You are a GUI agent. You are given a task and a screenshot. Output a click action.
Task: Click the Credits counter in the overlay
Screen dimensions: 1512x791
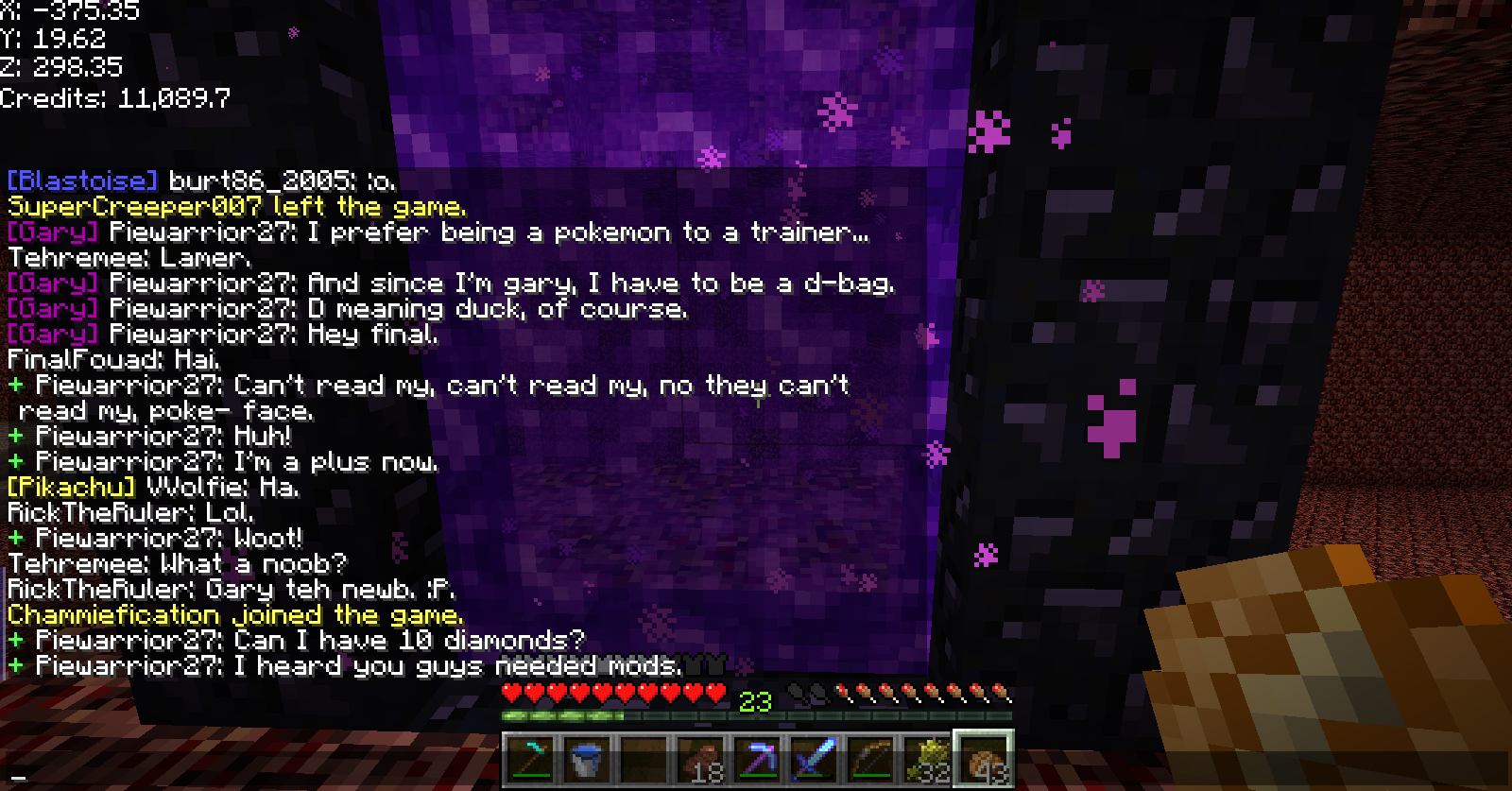coord(113,97)
